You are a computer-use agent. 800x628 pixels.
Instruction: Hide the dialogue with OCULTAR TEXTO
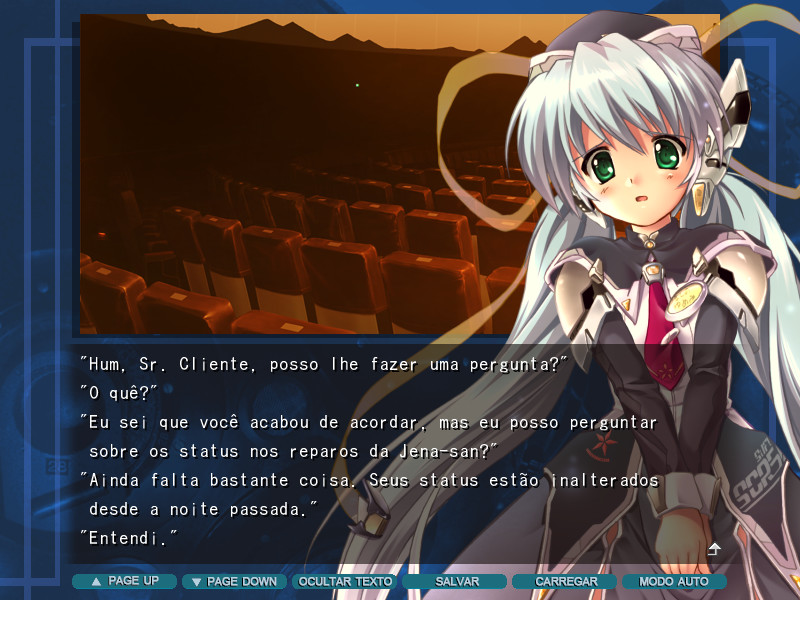(x=345, y=581)
